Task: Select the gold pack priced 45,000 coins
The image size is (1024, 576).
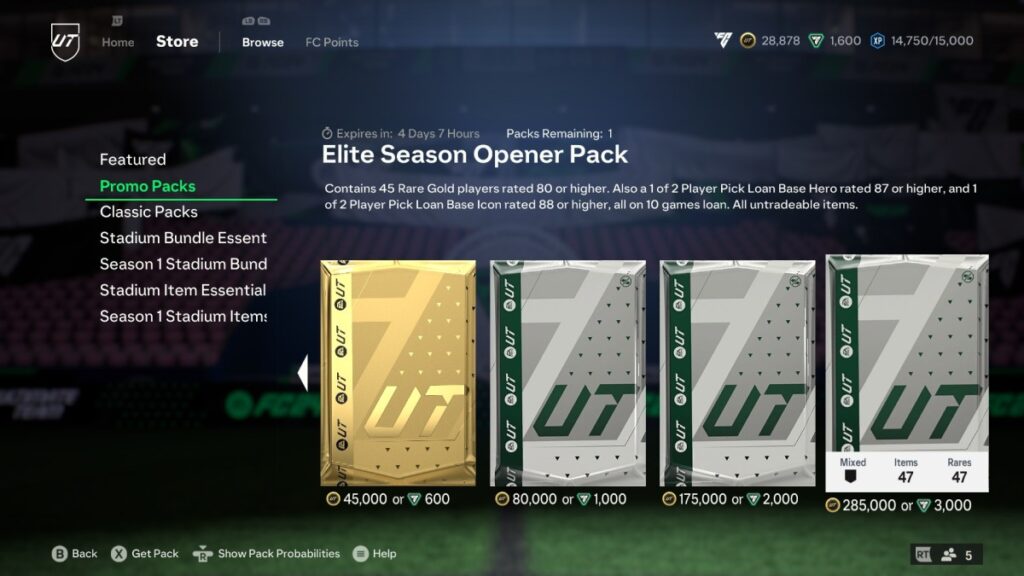Action: click(x=398, y=373)
